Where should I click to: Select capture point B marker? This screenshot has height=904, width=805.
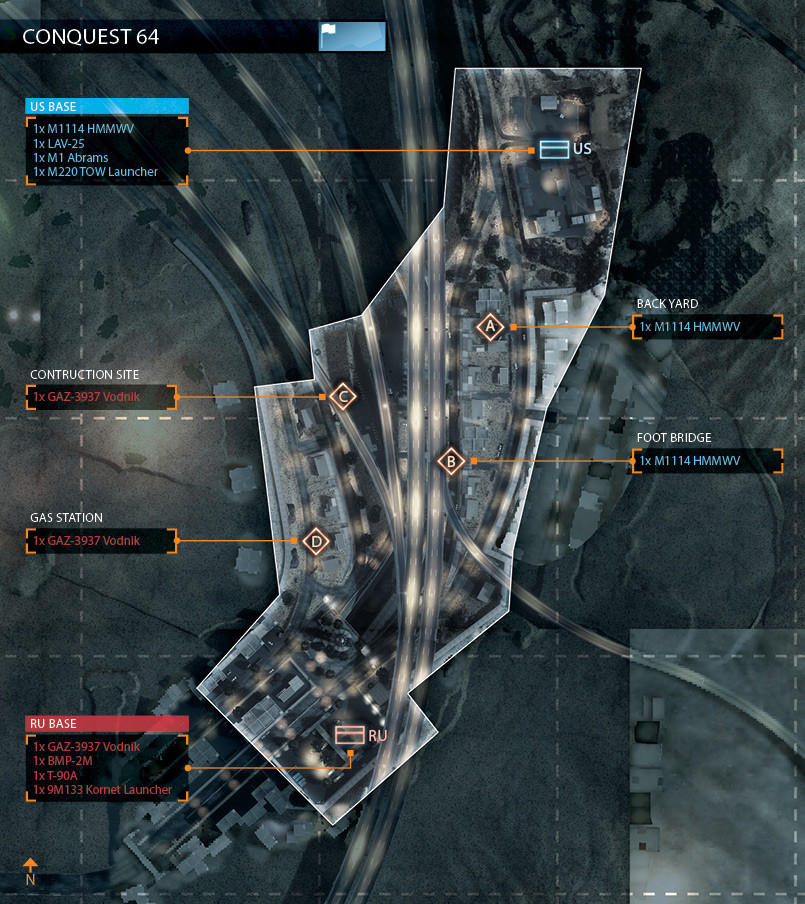(451, 461)
